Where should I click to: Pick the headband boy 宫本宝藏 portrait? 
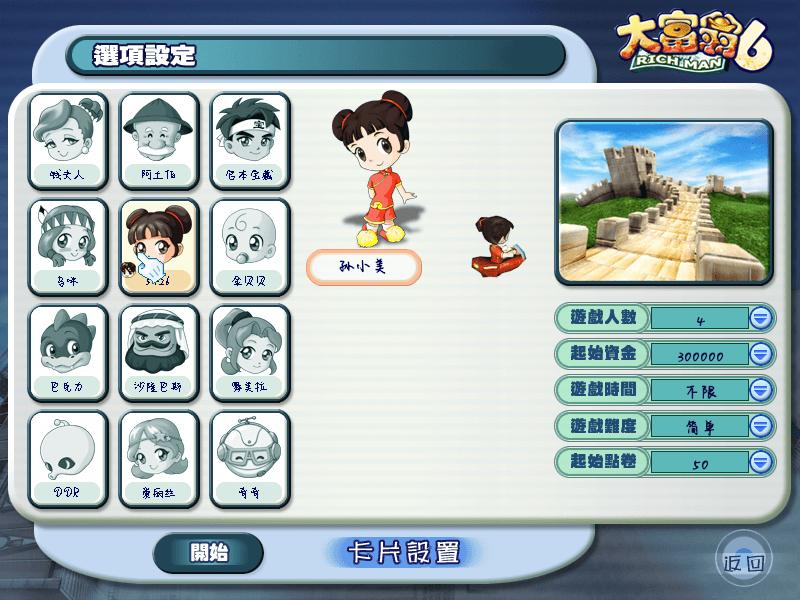[250, 140]
